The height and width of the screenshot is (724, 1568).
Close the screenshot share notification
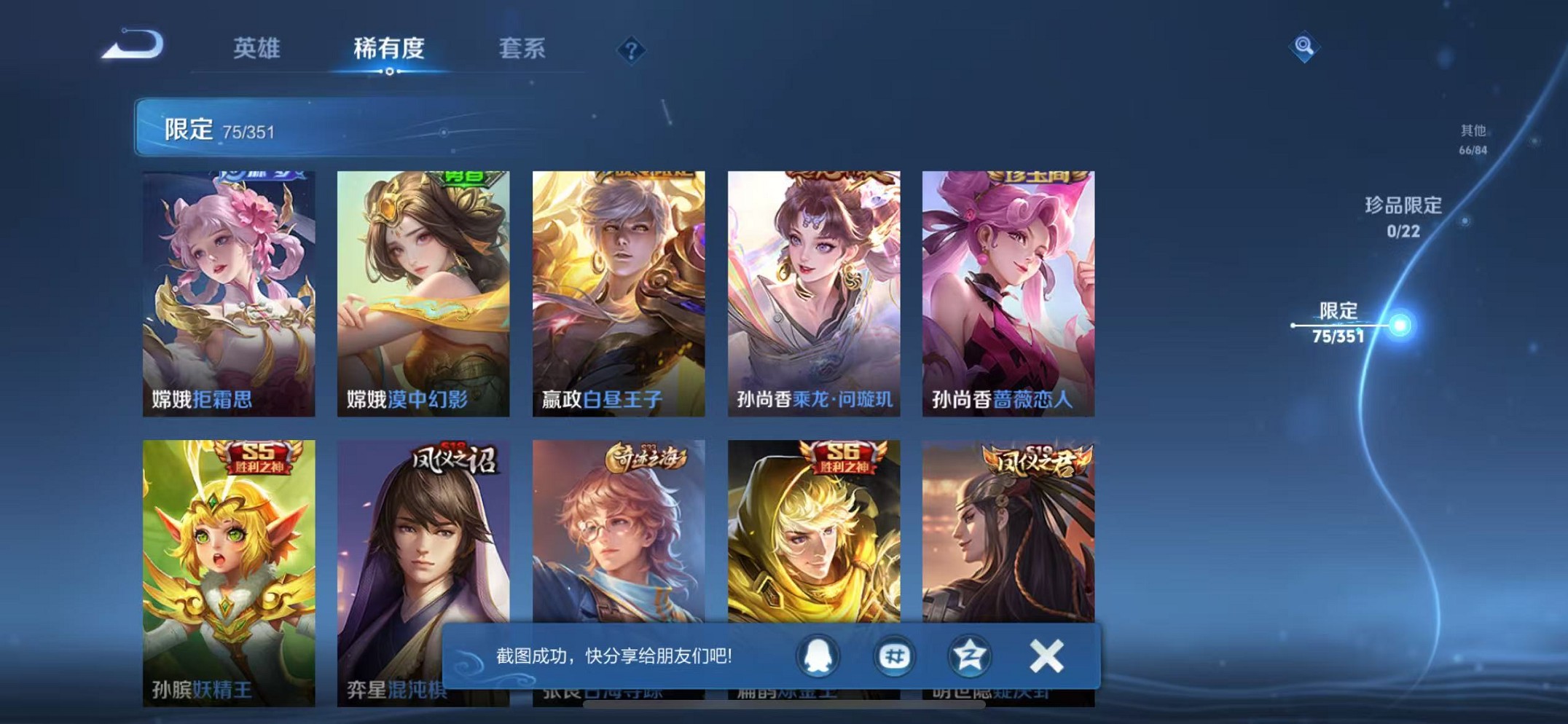click(1047, 654)
